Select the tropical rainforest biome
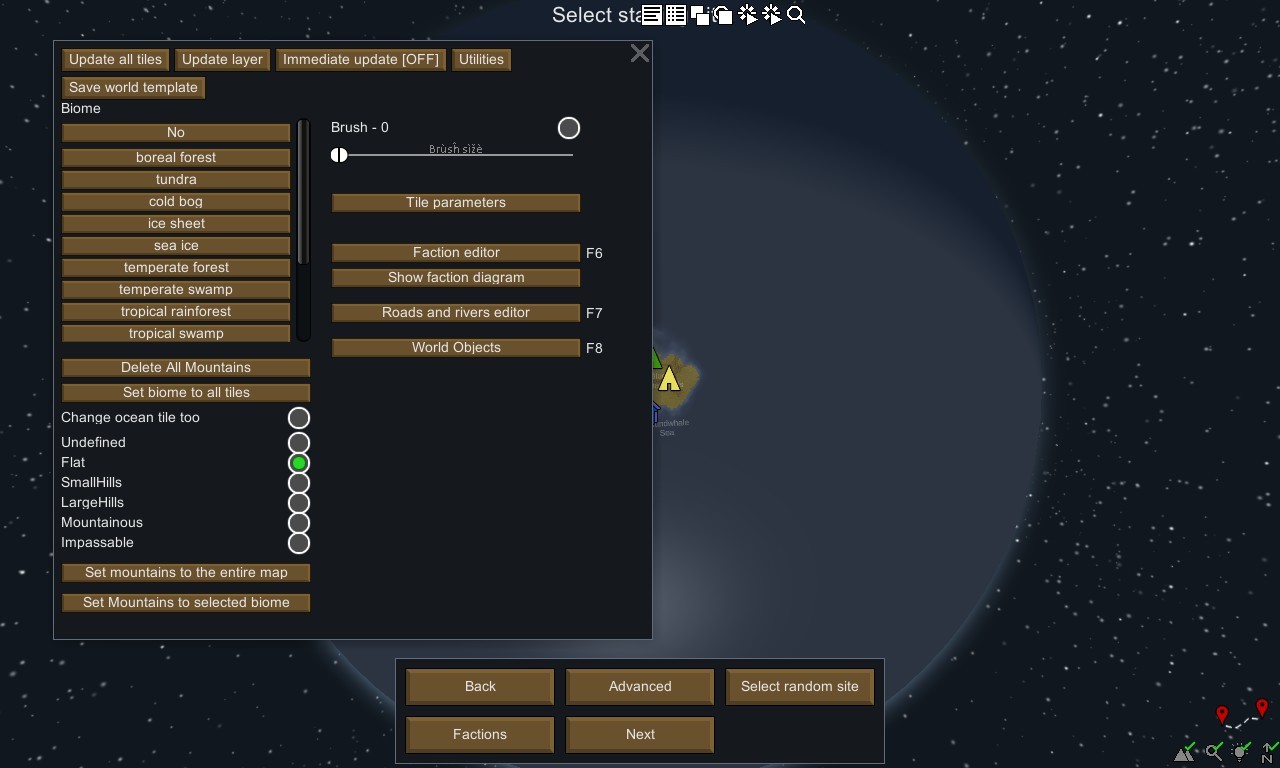 pyautogui.click(x=176, y=312)
